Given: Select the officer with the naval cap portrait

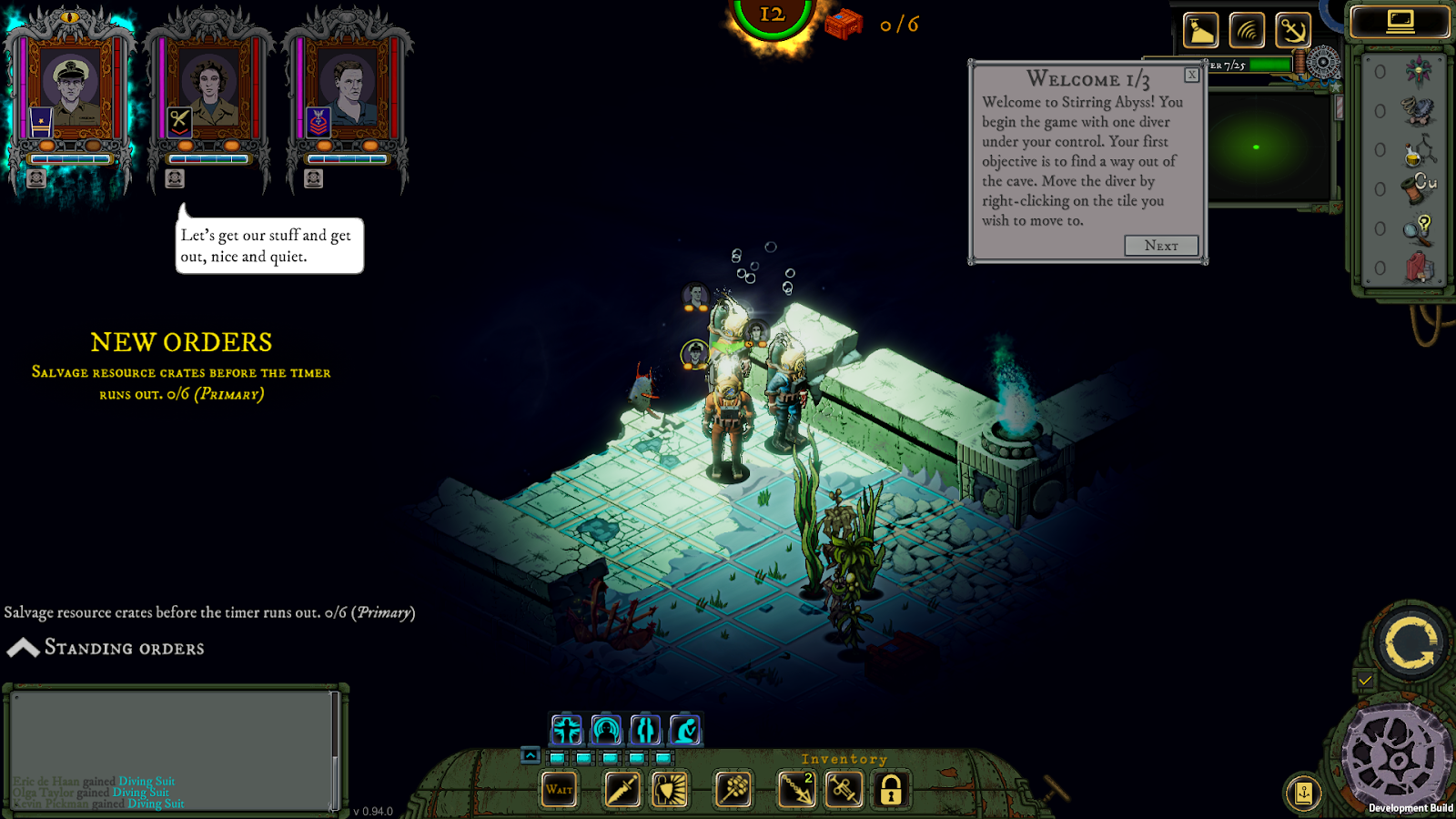Looking at the screenshot, I should point(71,91).
